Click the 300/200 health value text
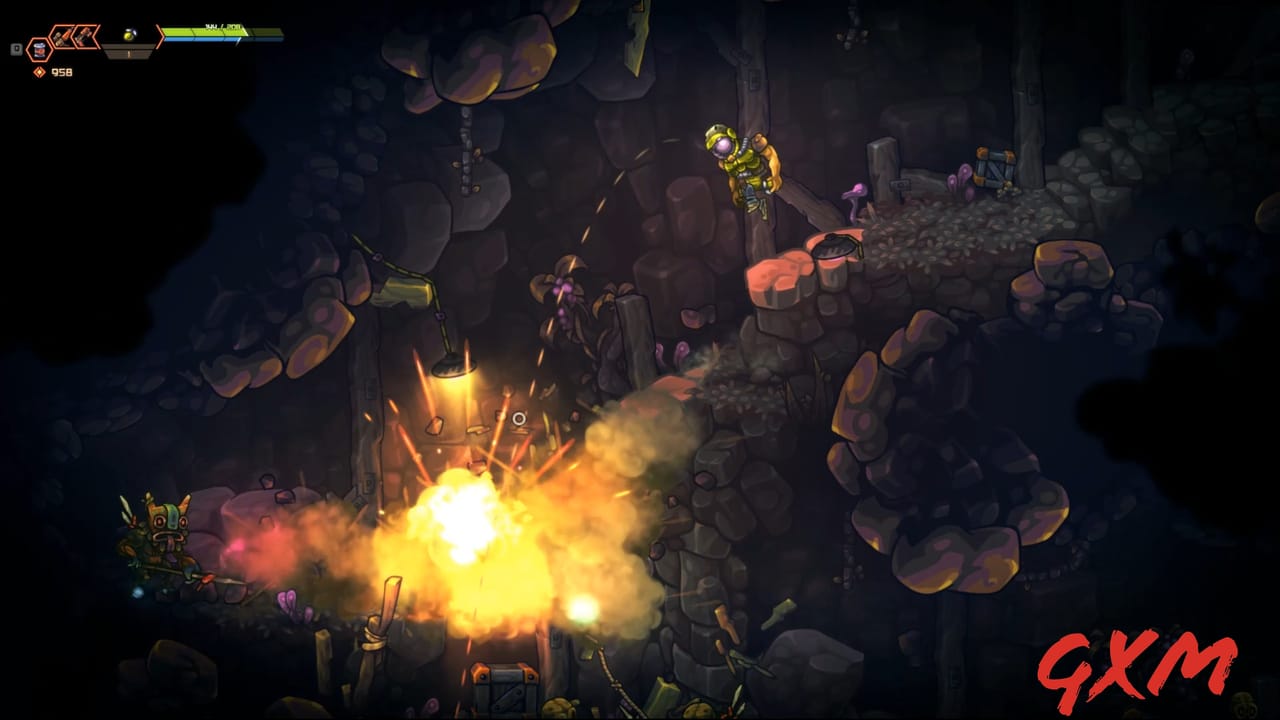 tap(222, 27)
